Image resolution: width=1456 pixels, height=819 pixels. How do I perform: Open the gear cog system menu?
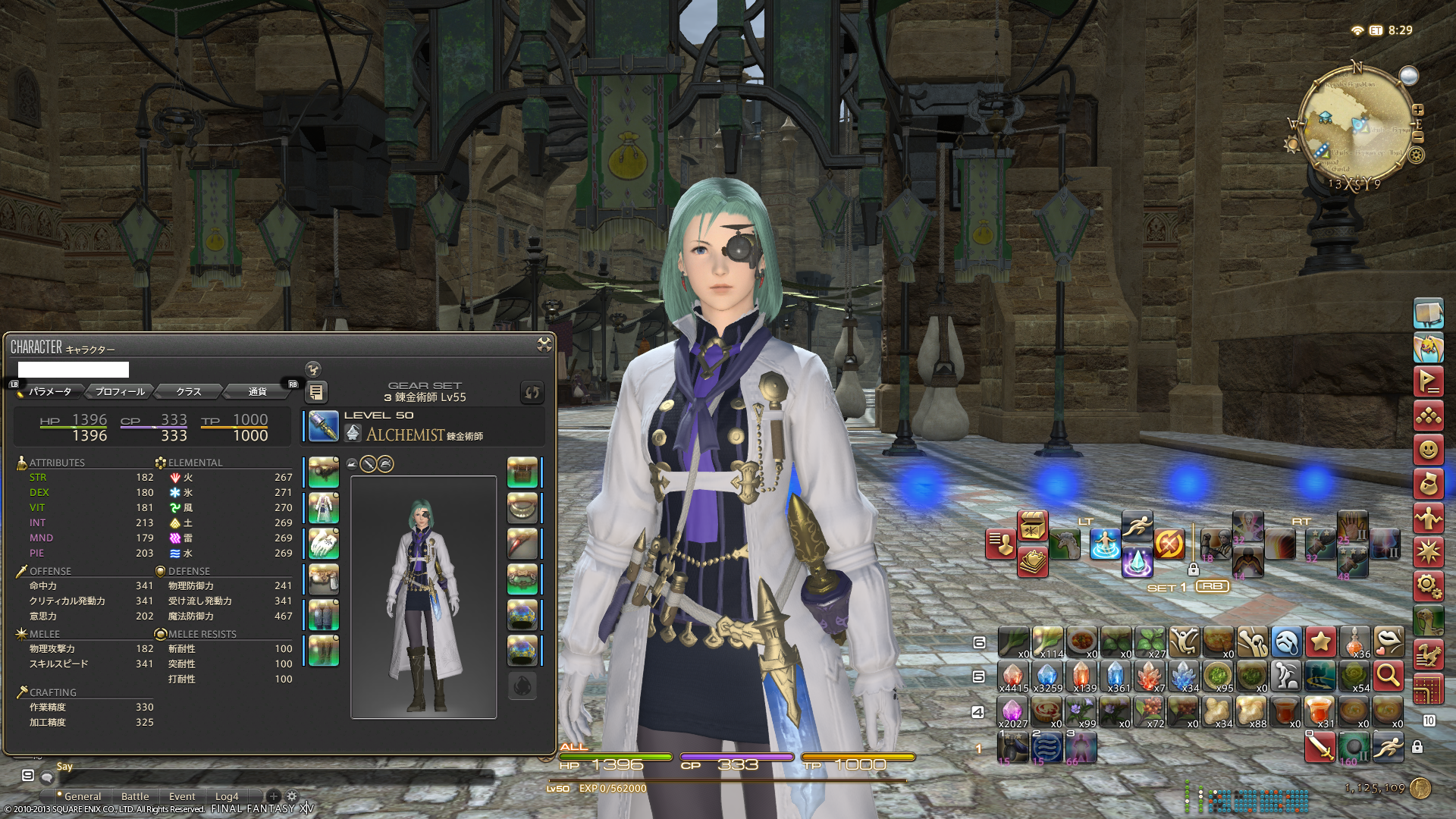pos(1428,585)
